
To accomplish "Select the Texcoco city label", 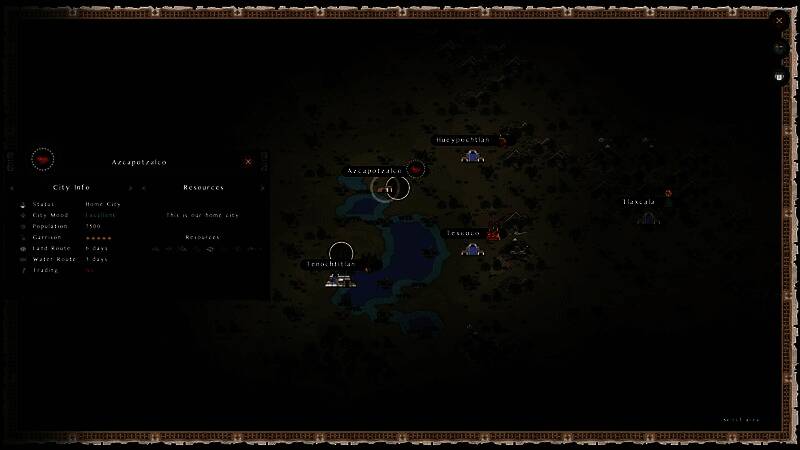I will [x=463, y=233].
